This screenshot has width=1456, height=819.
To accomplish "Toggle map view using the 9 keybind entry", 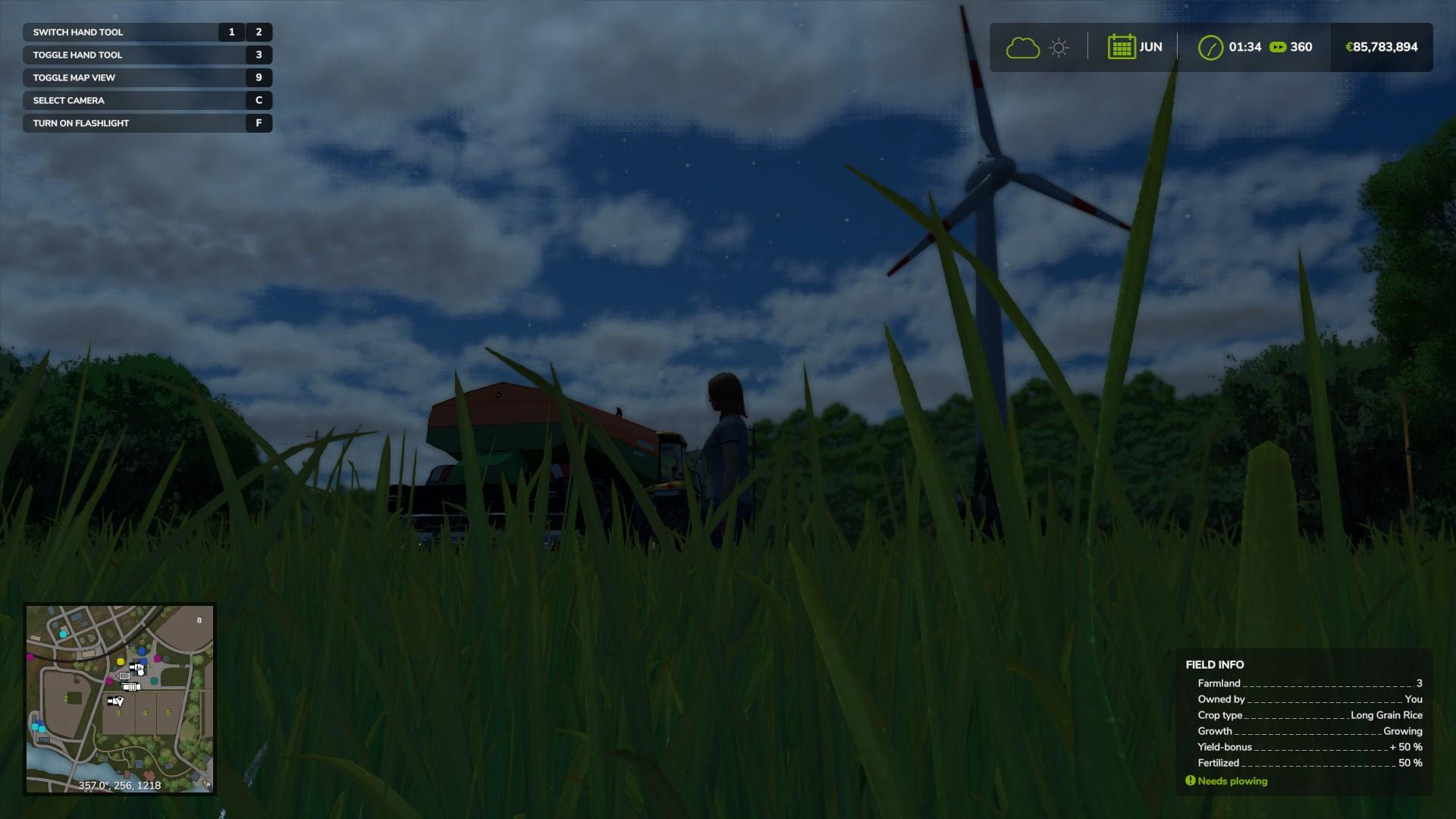I will (x=147, y=77).
